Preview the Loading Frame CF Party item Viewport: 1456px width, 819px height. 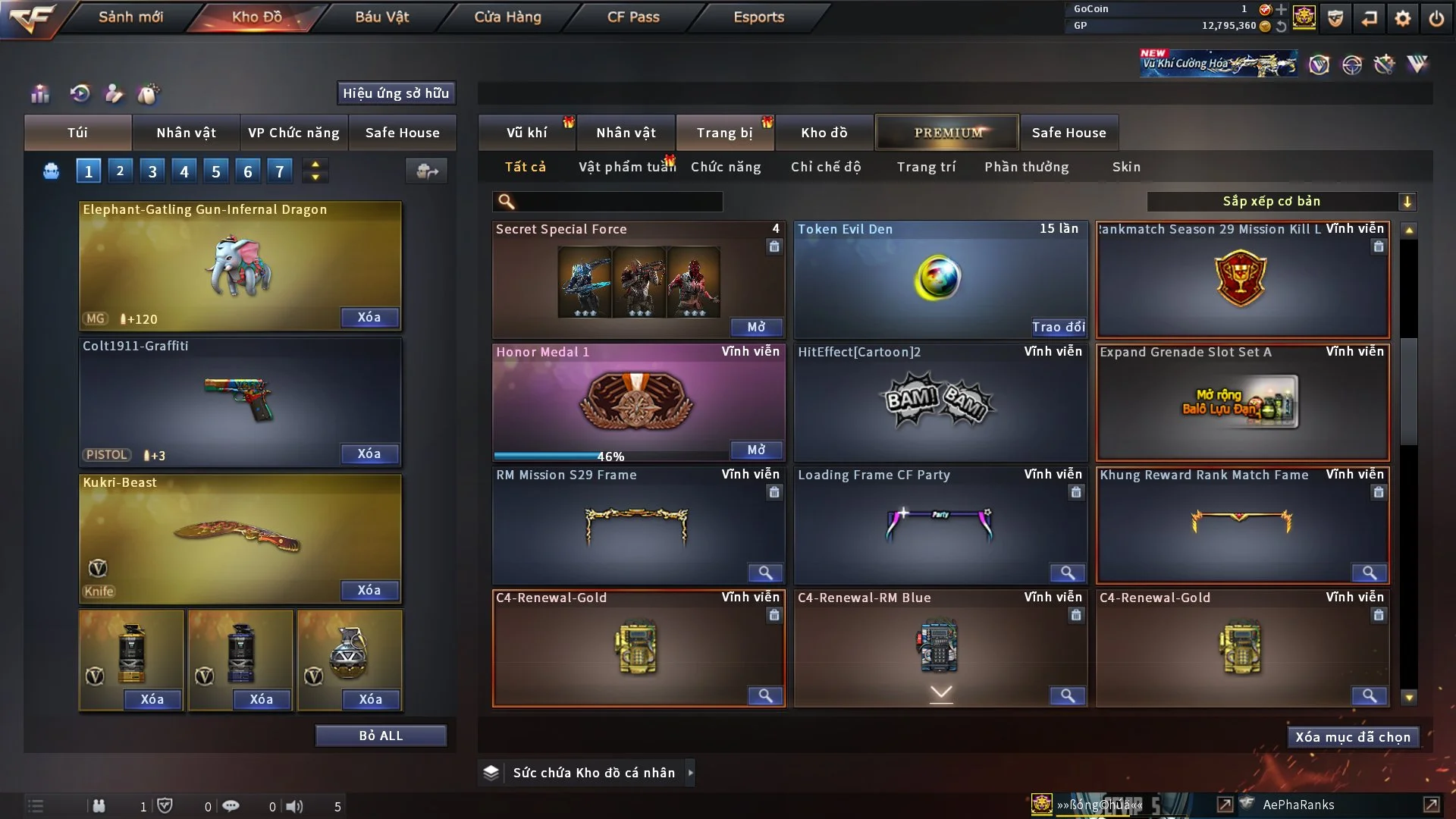coord(1067,573)
